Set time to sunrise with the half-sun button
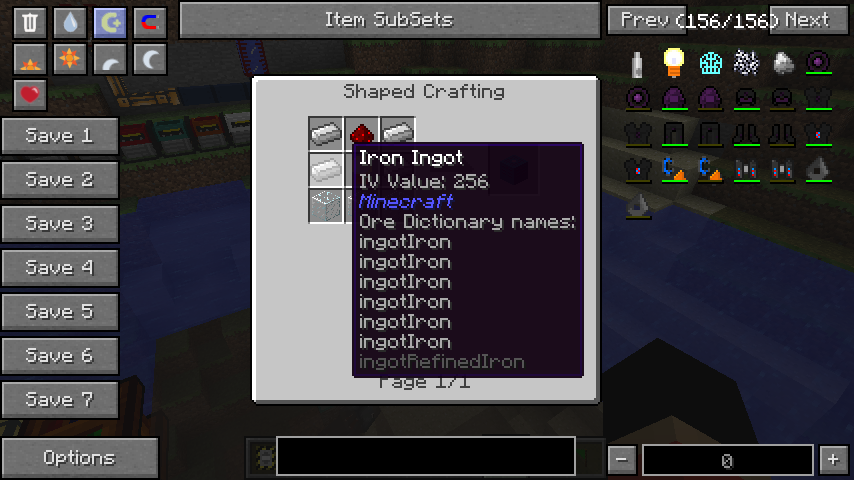Viewport: 854px width, 480px height. [x=30, y=60]
